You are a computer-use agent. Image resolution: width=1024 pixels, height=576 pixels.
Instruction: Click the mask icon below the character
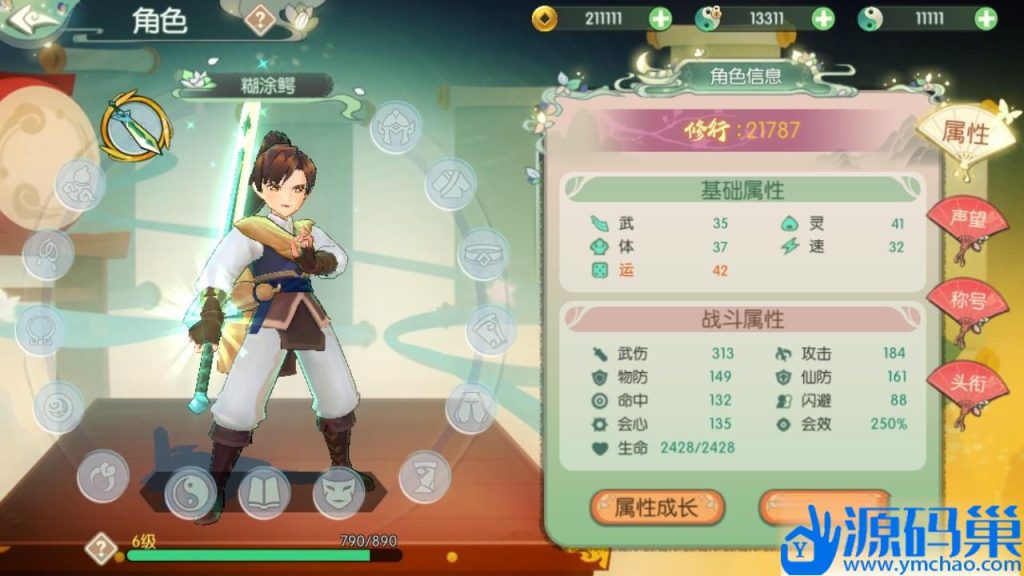pos(339,493)
